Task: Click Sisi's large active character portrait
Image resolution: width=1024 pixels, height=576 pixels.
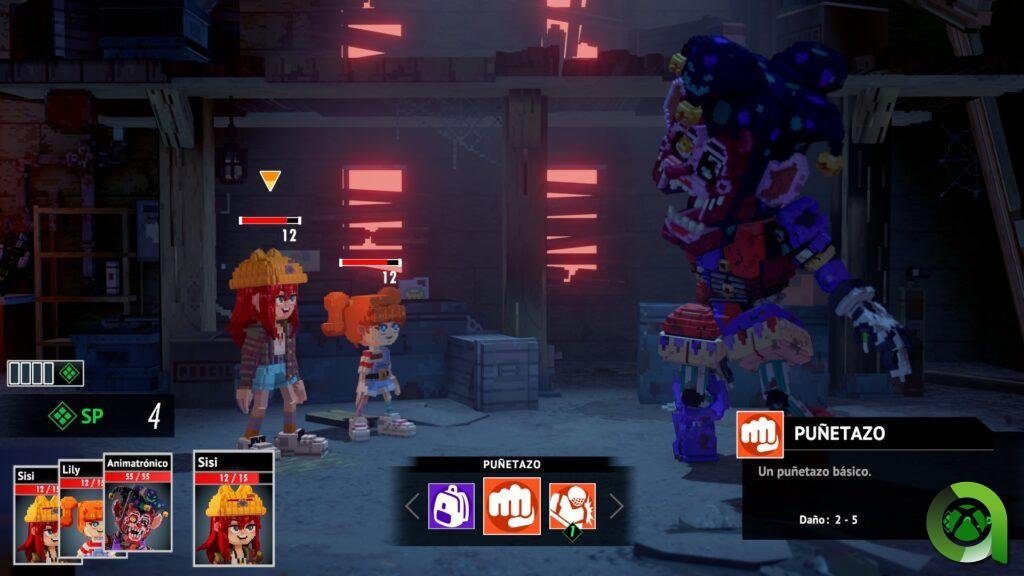Action: click(233, 510)
